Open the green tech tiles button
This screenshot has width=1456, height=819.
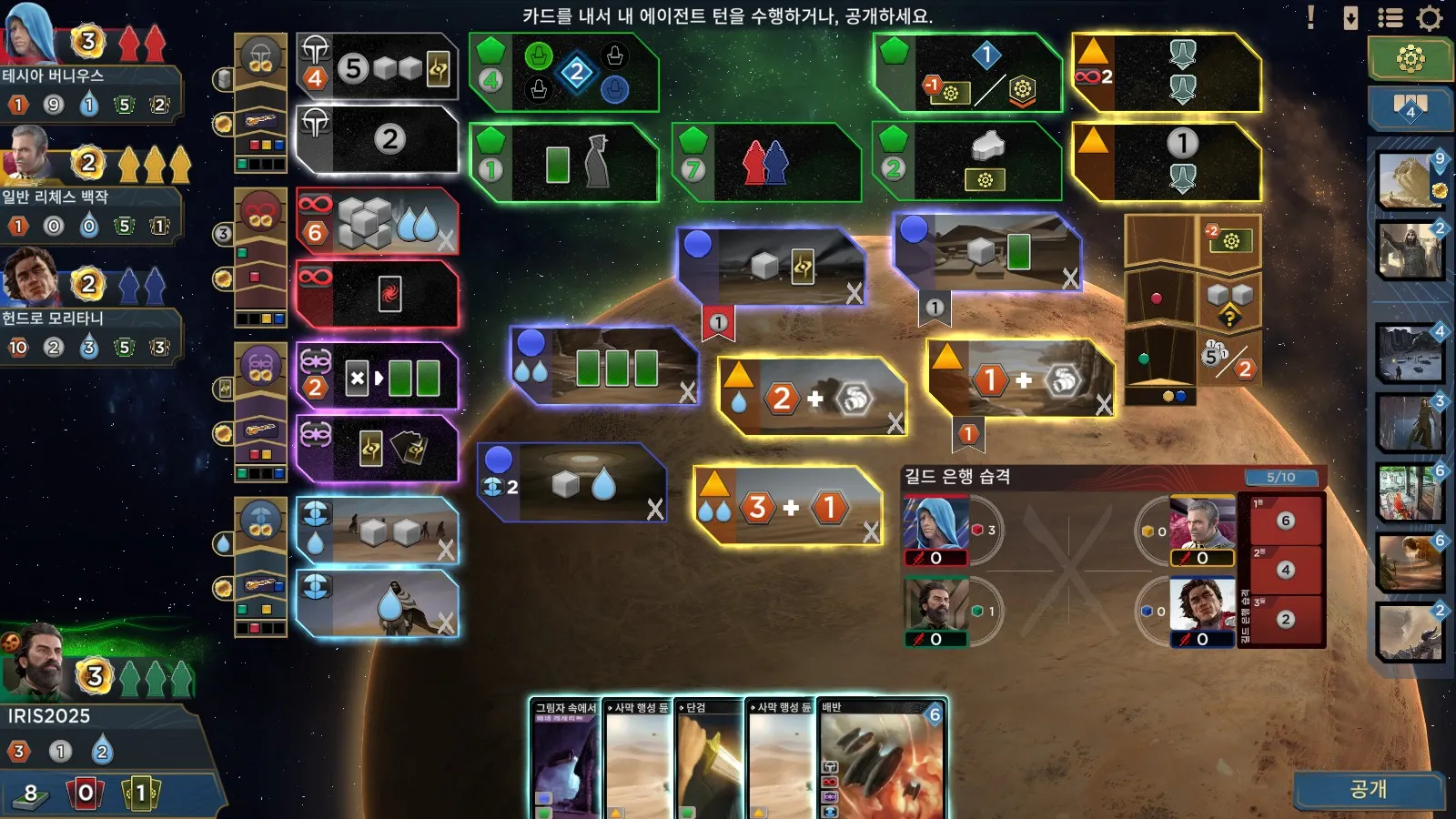[x=1410, y=59]
